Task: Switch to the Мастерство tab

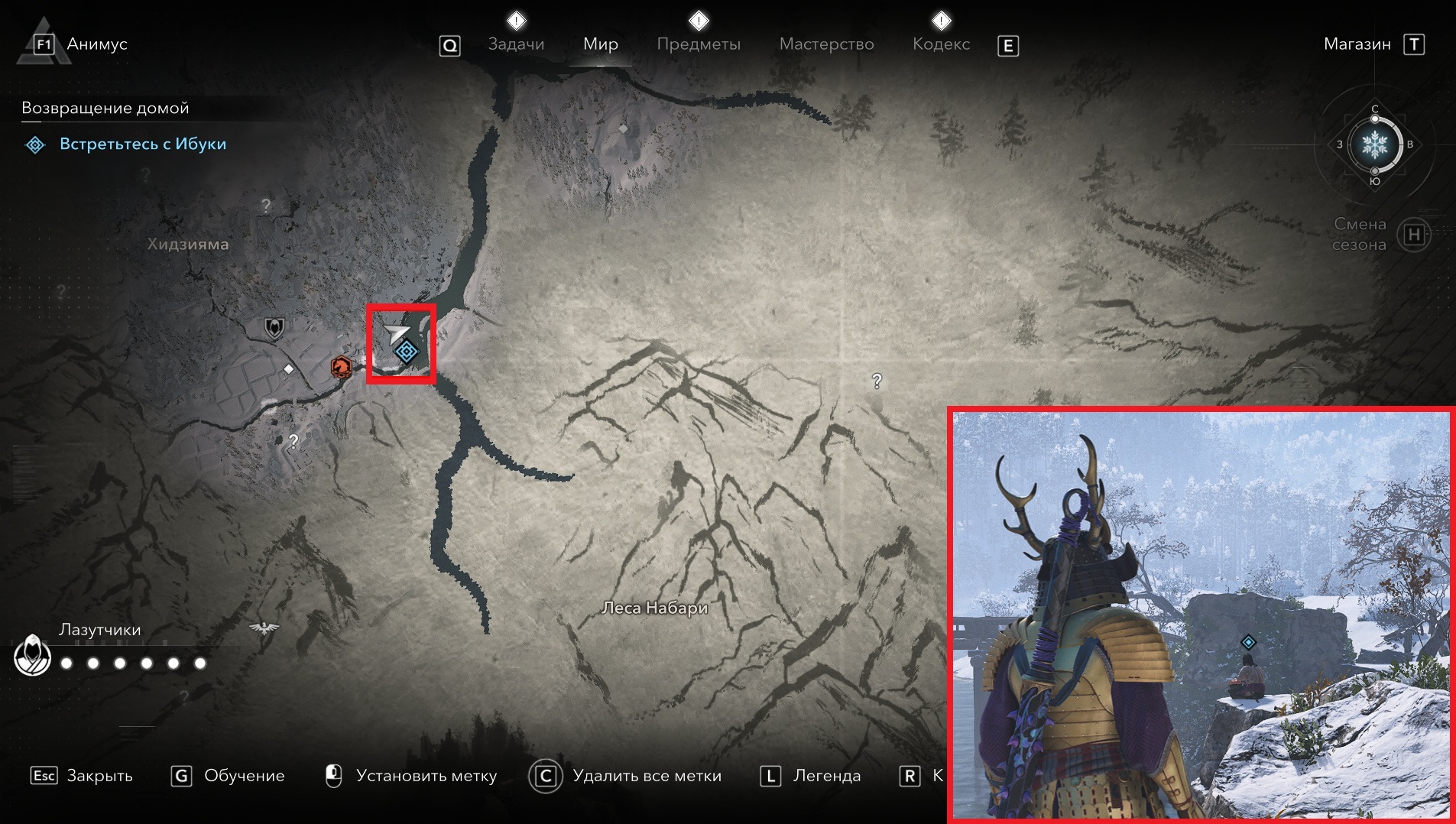Action: coord(826,44)
